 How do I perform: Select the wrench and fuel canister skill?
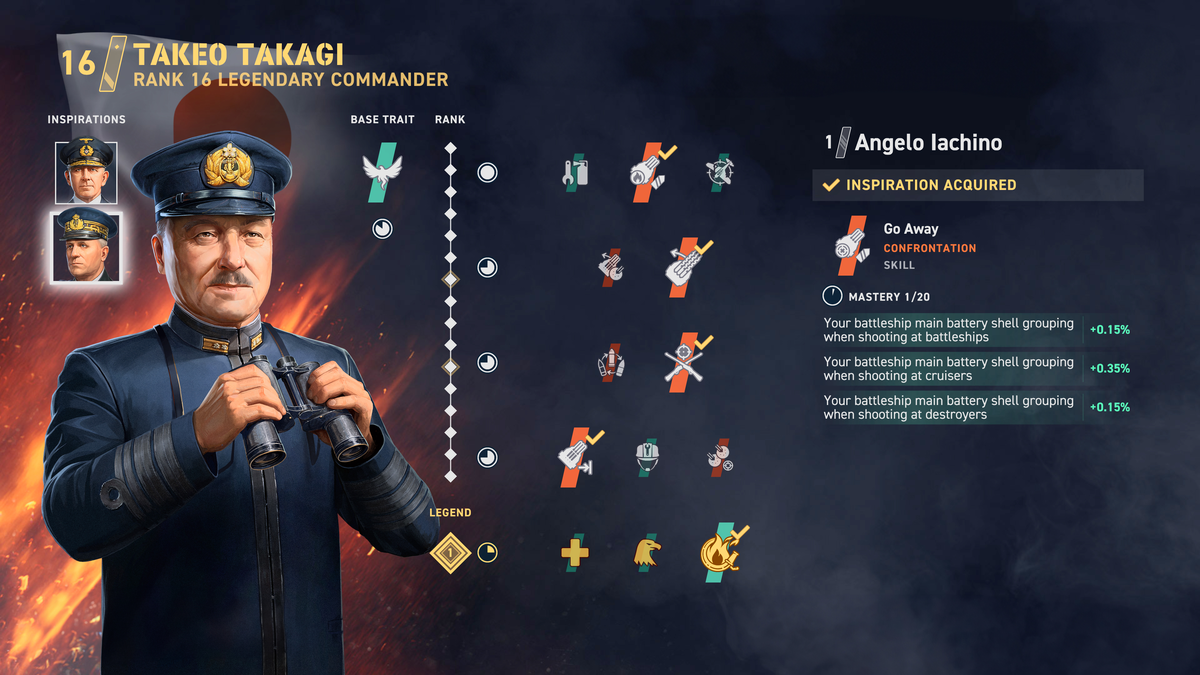click(574, 172)
